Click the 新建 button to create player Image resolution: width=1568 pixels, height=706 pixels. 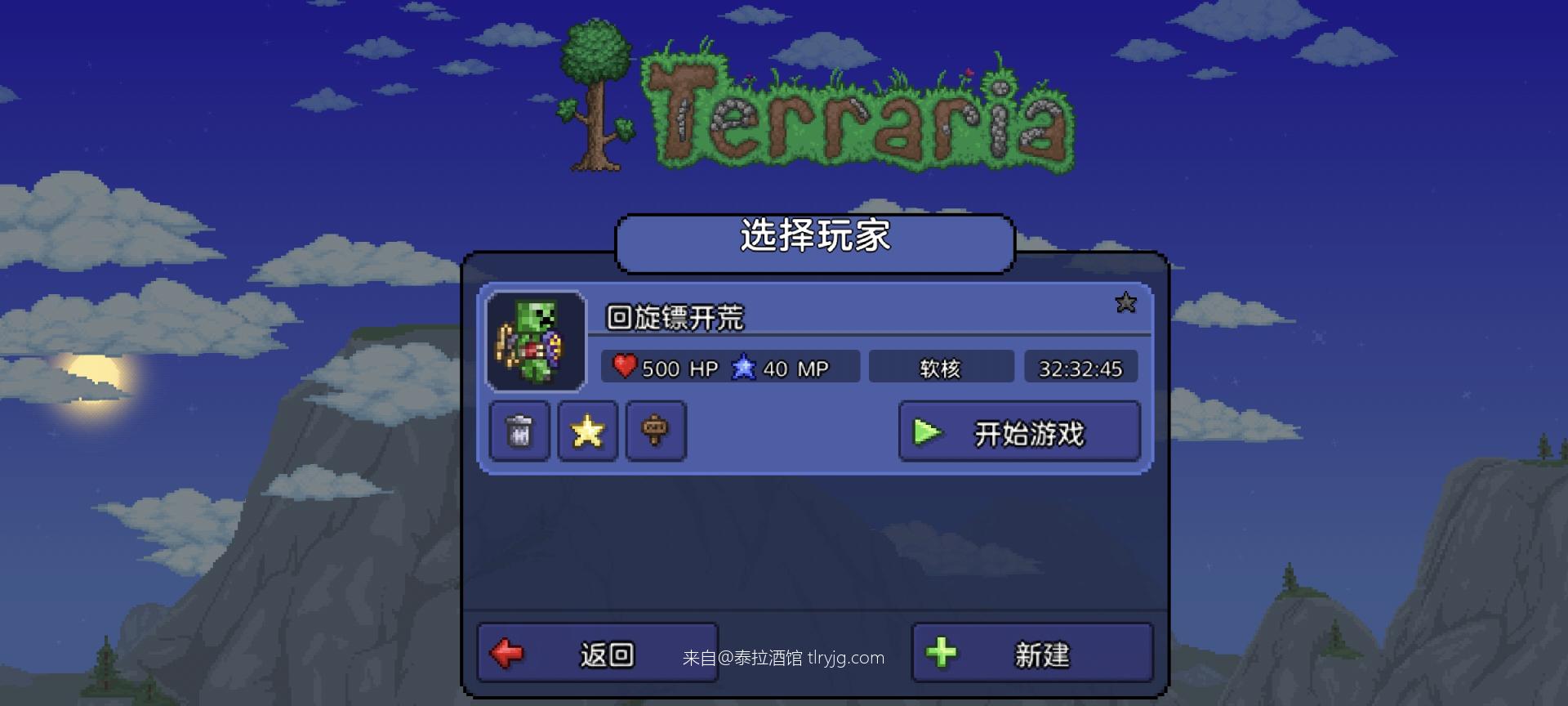(1031, 652)
